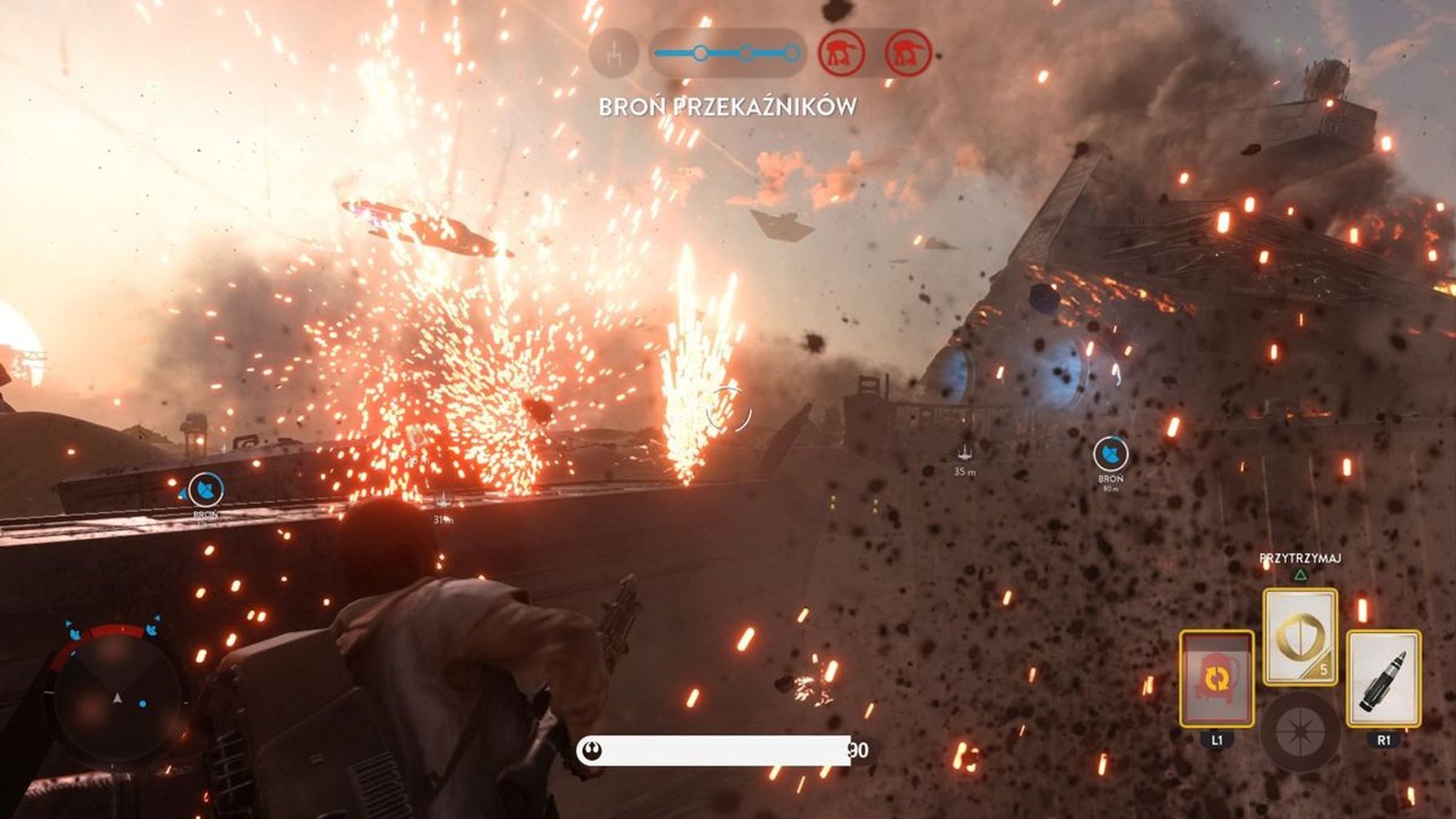
Task: Use the gold shield card showing 5
Action: click(x=1300, y=636)
